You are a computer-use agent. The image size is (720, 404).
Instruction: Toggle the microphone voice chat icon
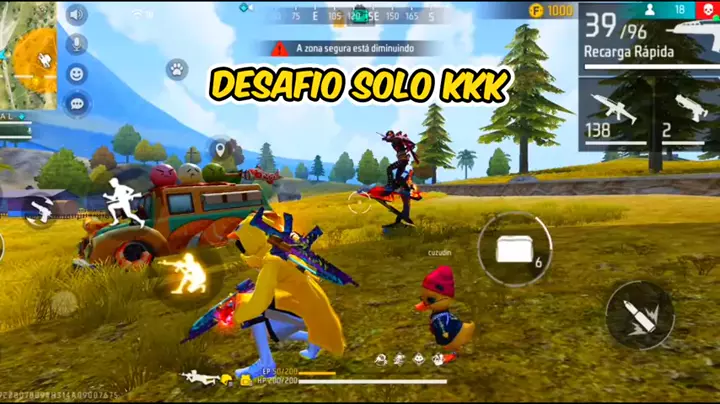[77, 45]
